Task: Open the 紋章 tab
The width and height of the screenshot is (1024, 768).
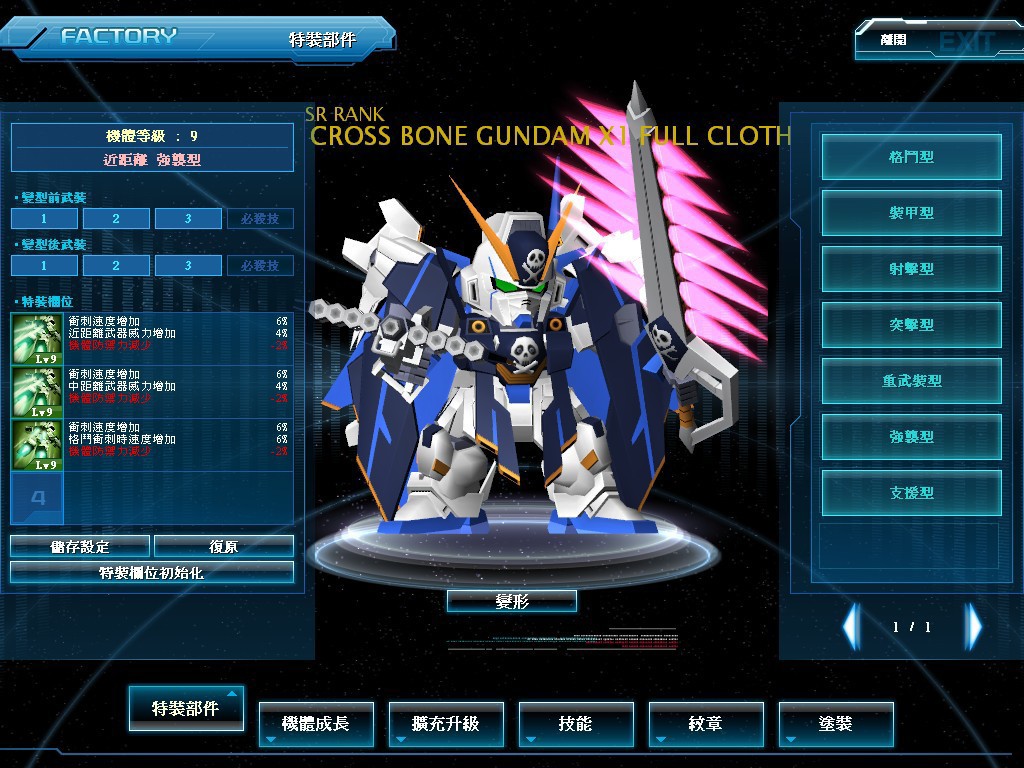Action: click(x=706, y=723)
